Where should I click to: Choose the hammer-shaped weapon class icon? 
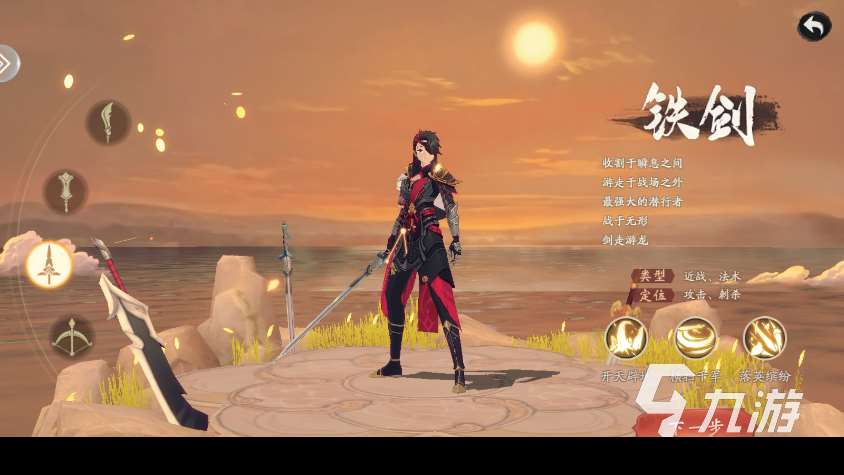pos(66,190)
